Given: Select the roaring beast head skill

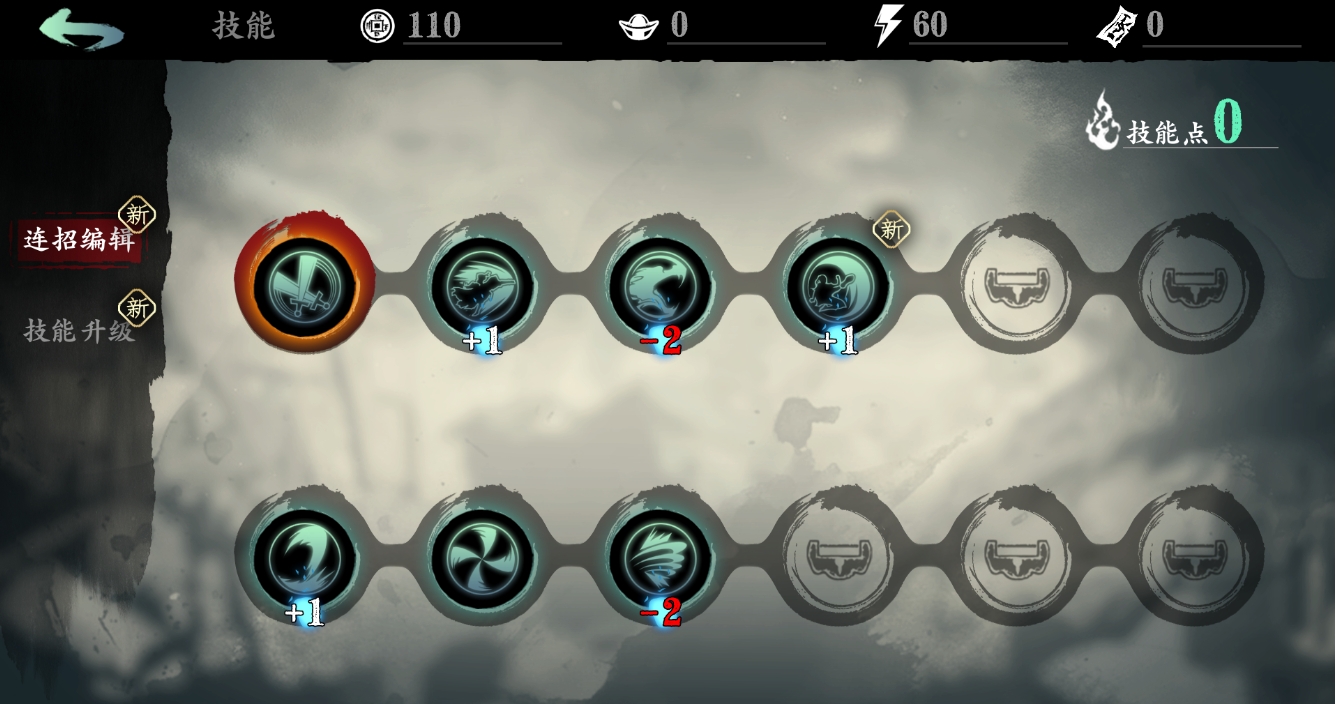Looking at the screenshot, I should 660,285.
